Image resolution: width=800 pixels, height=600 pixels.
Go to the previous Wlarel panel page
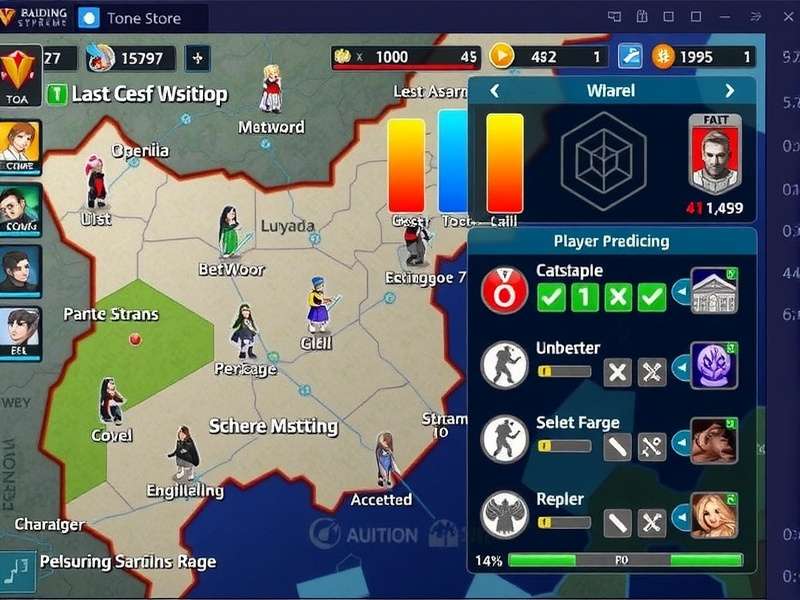493,91
